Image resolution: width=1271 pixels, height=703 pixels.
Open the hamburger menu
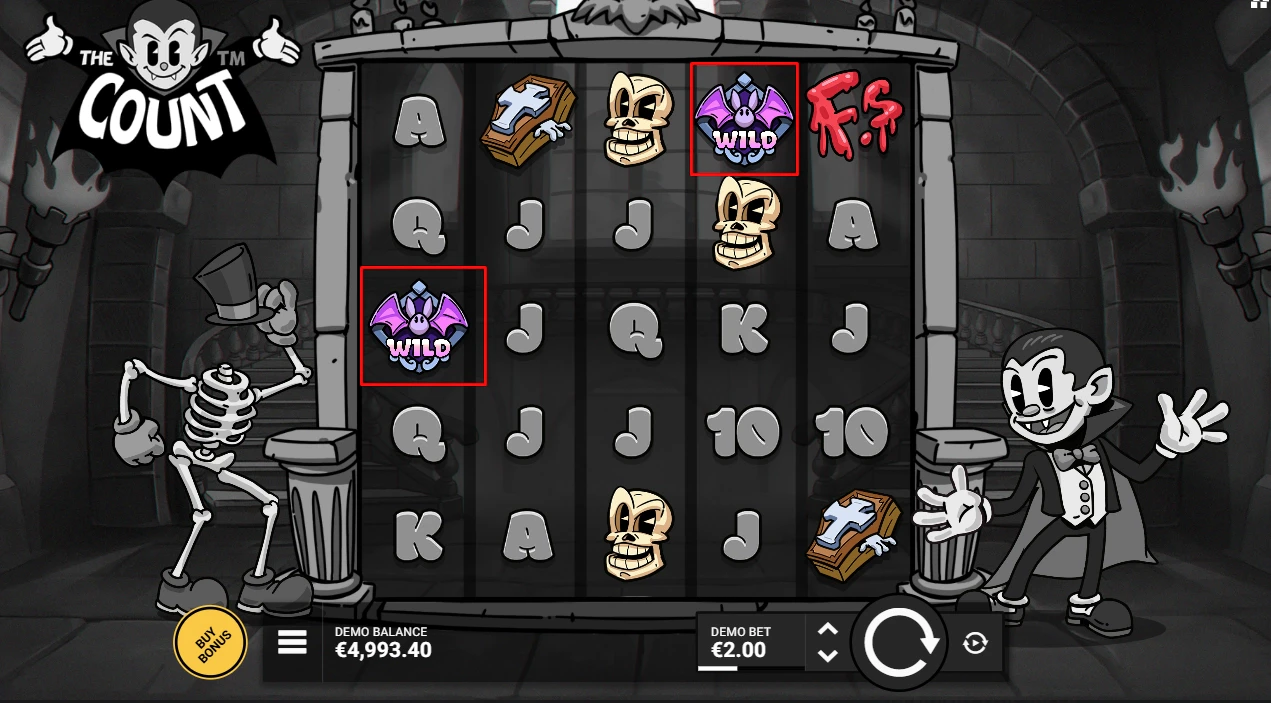pos(292,642)
